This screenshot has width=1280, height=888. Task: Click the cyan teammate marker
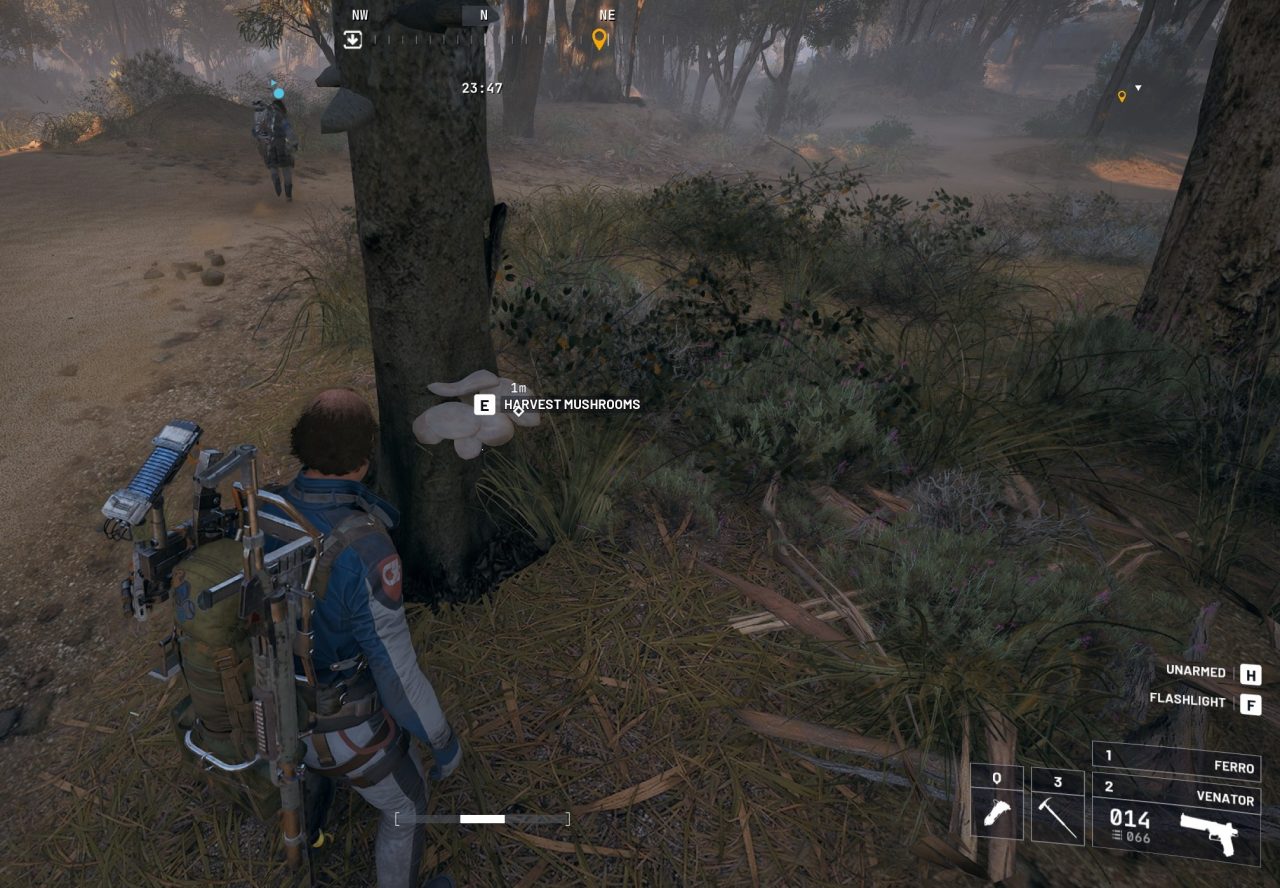pos(278,93)
